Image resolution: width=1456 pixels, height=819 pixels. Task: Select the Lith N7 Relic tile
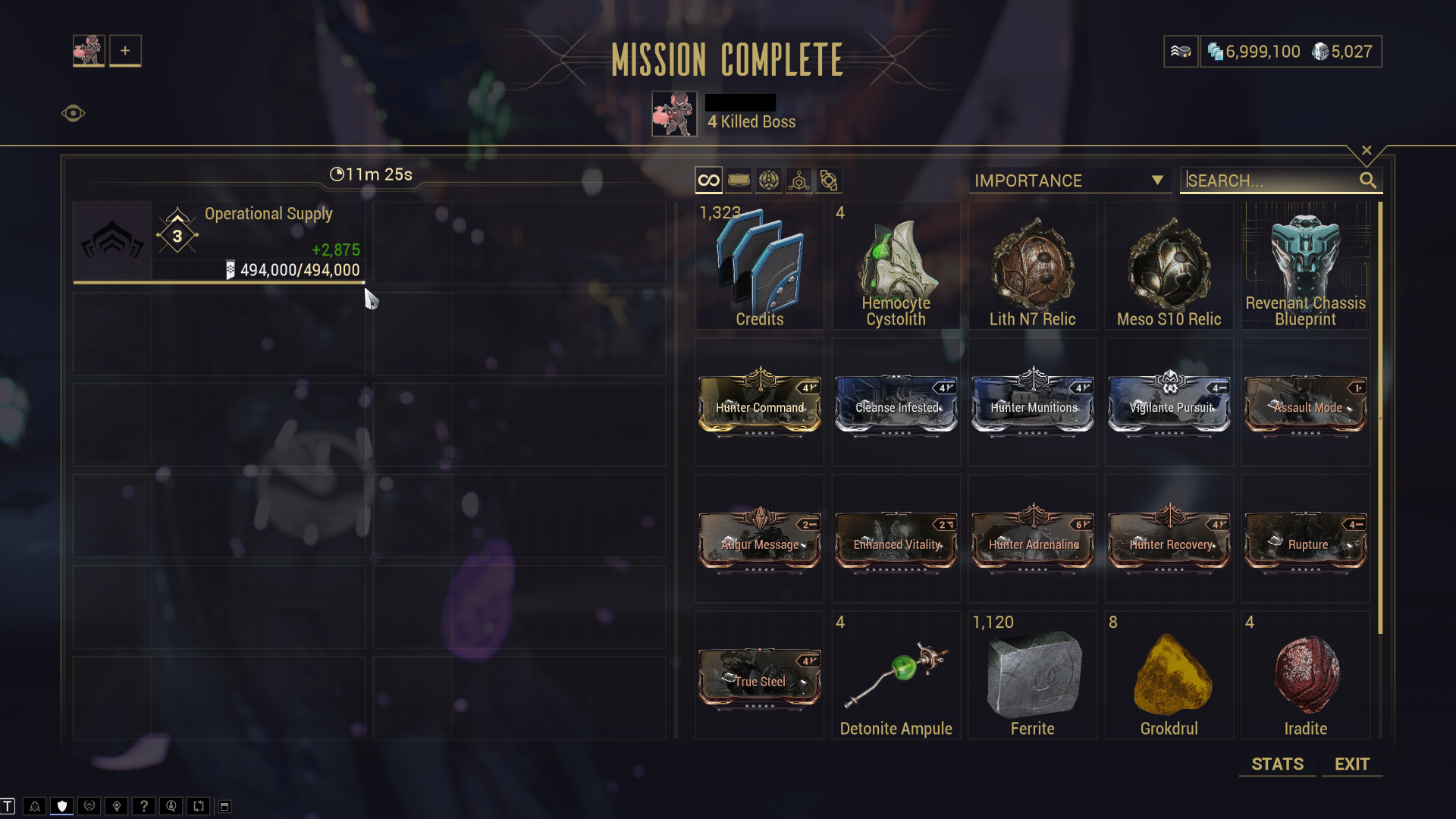(1032, 265)
